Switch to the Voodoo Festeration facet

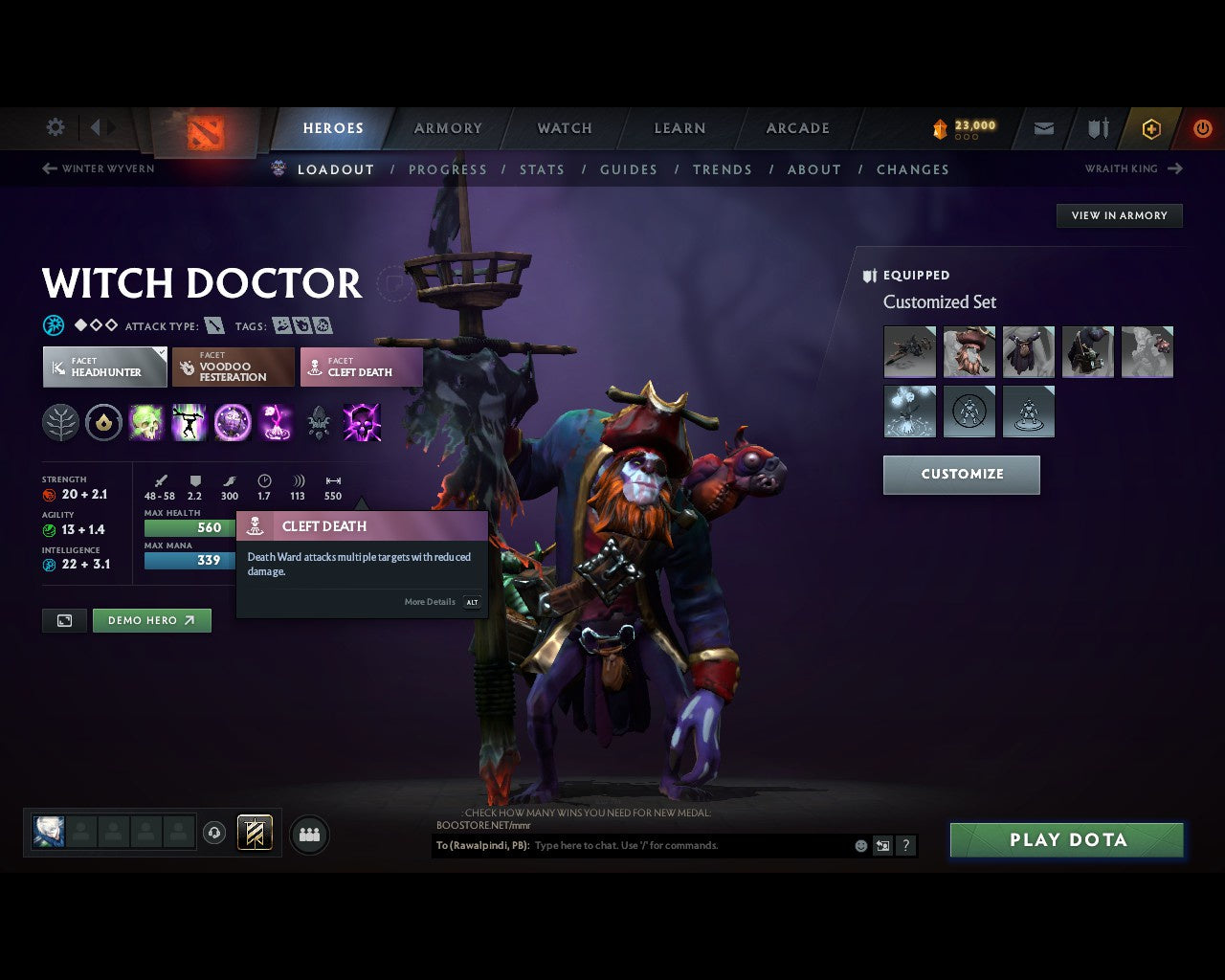[x=233, y=367]
